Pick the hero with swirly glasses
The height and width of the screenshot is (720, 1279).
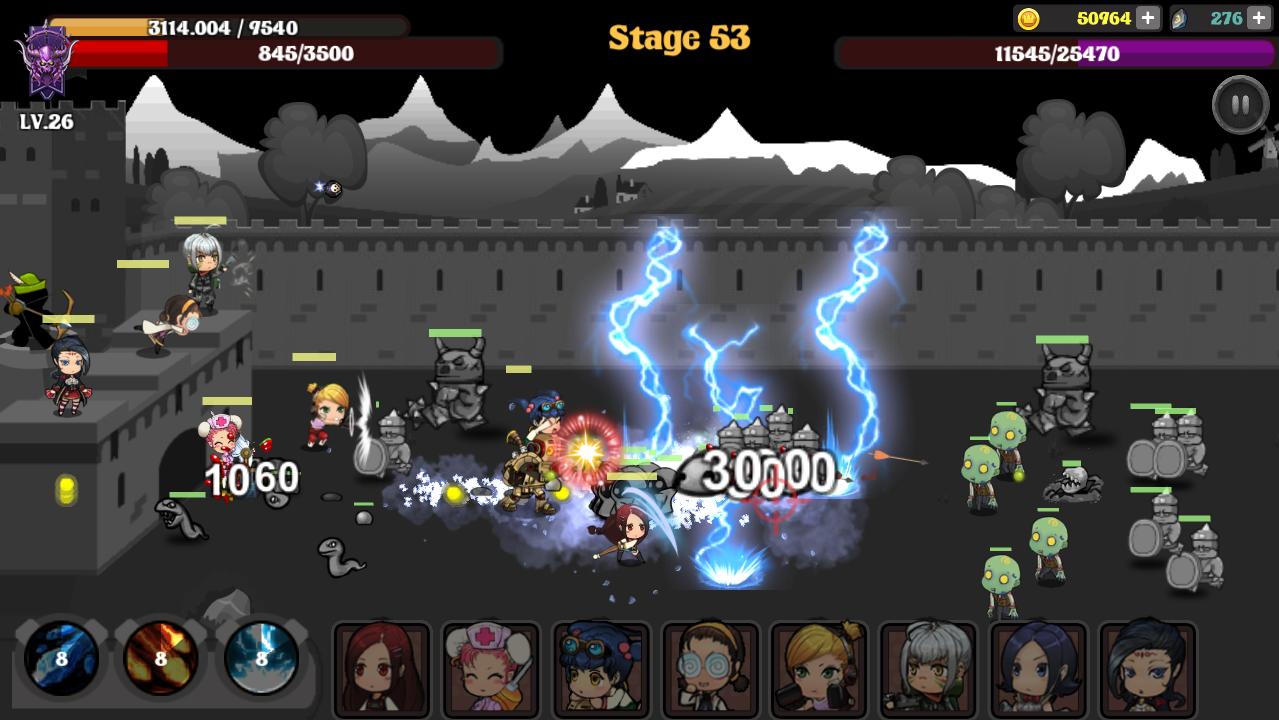(x=710, y=668)
